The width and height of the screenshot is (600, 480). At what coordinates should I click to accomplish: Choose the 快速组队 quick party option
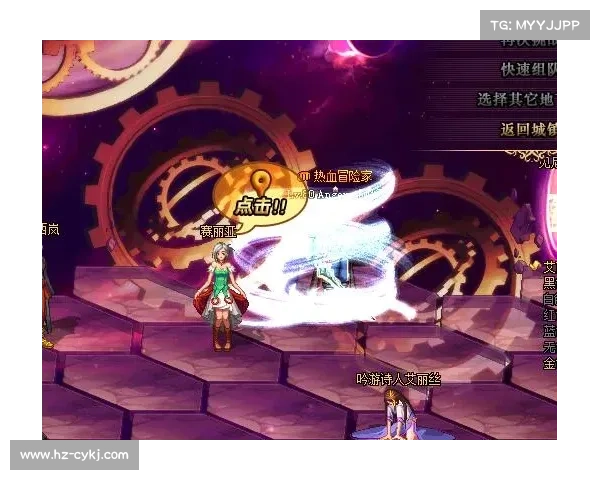coord(529,70)
